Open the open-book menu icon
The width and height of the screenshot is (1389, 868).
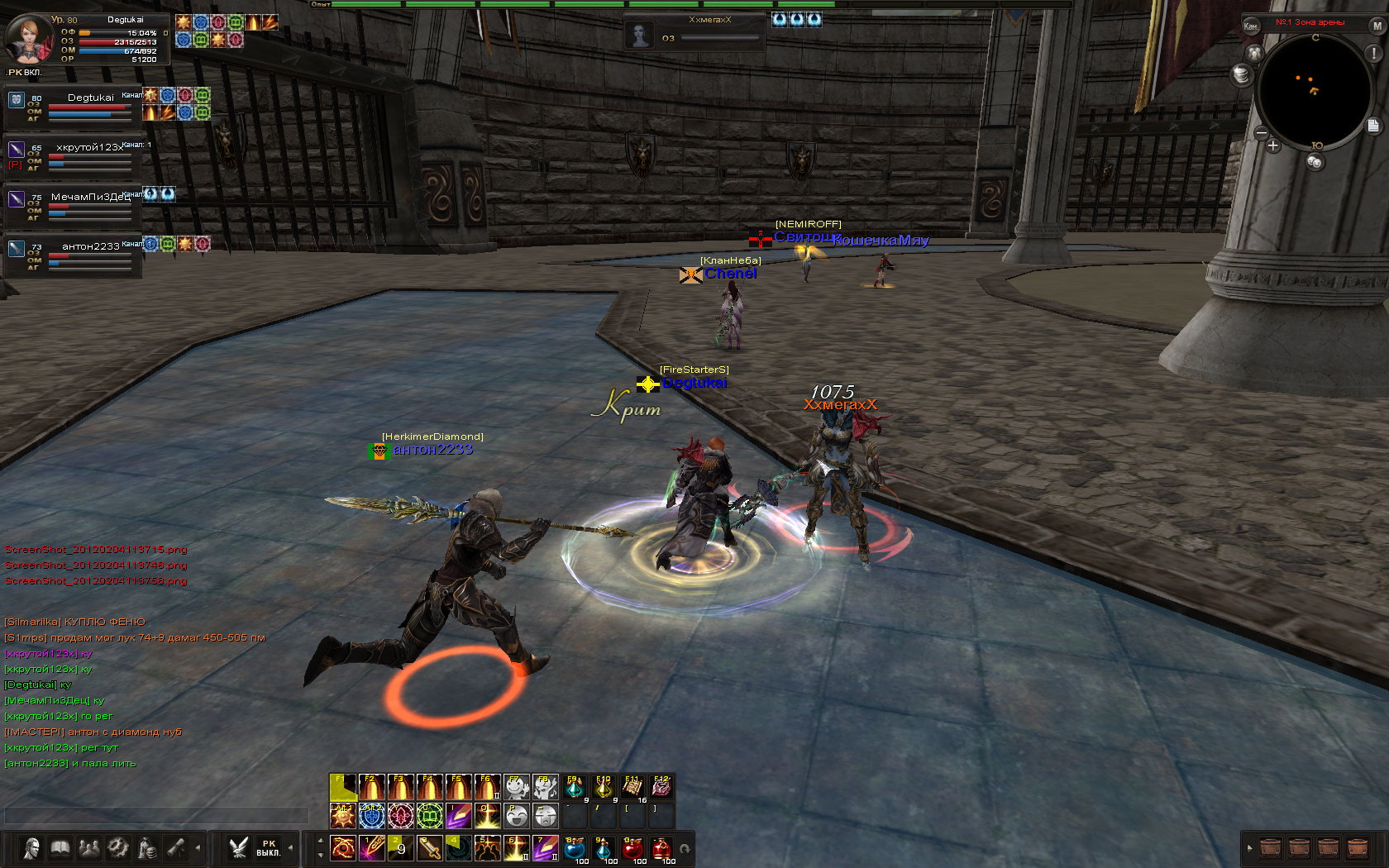click(60, 848)
